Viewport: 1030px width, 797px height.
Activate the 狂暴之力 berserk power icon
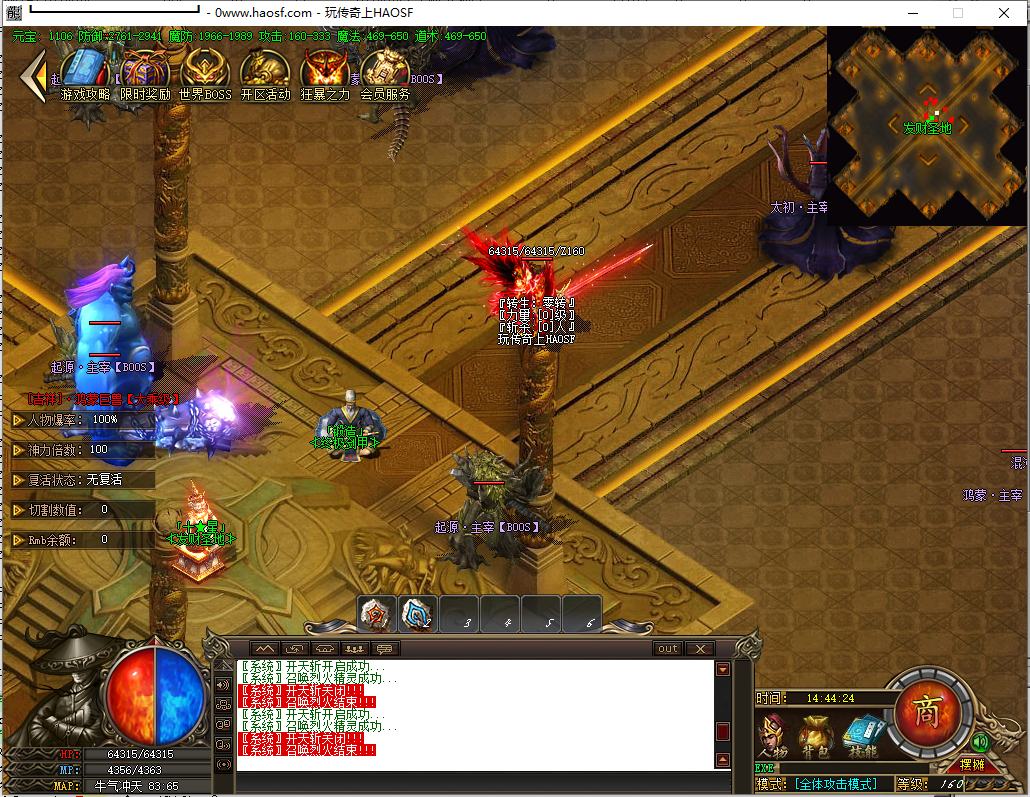[x=325, y=71]
